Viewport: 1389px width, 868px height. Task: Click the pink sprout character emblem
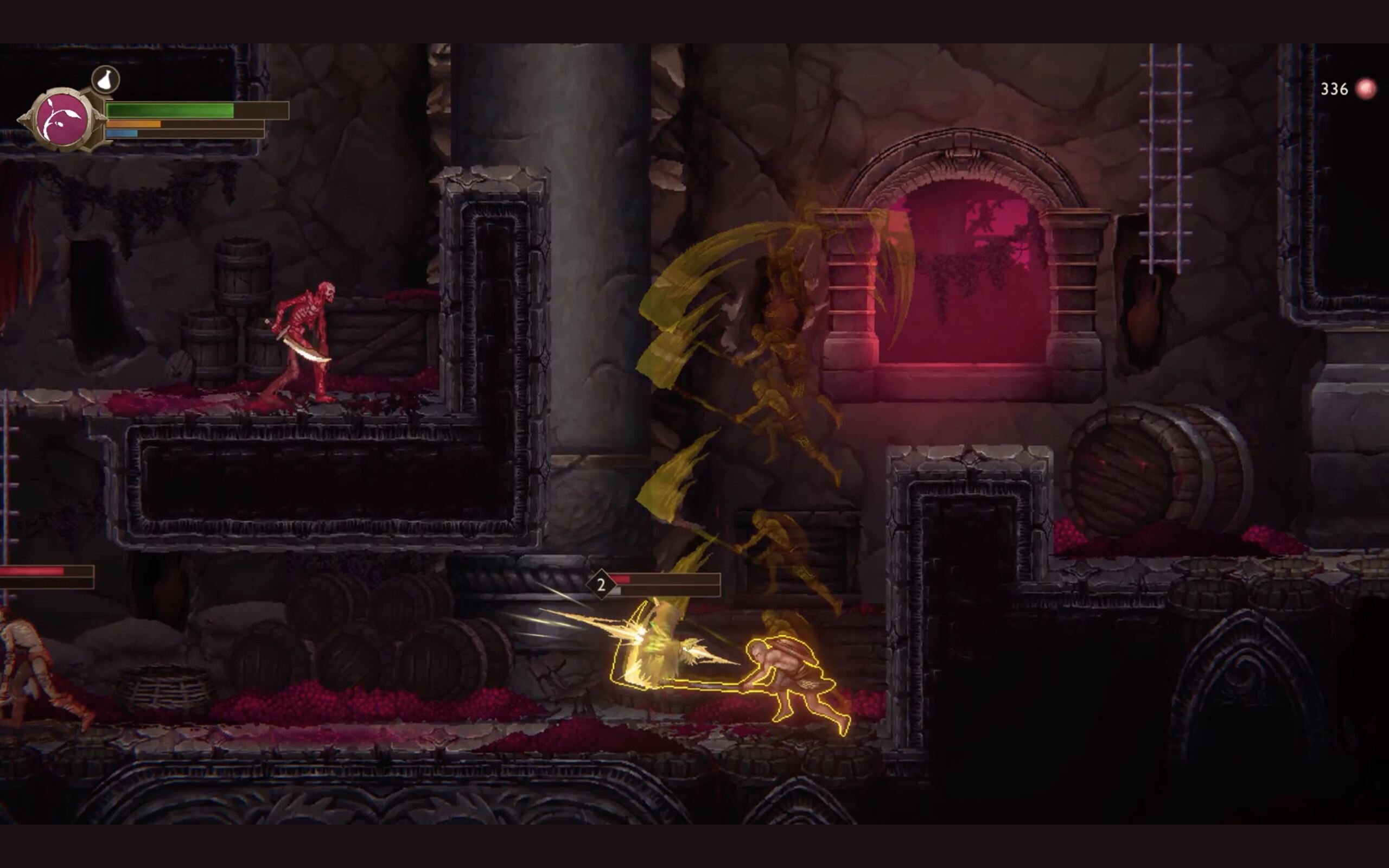pos(62,119)
